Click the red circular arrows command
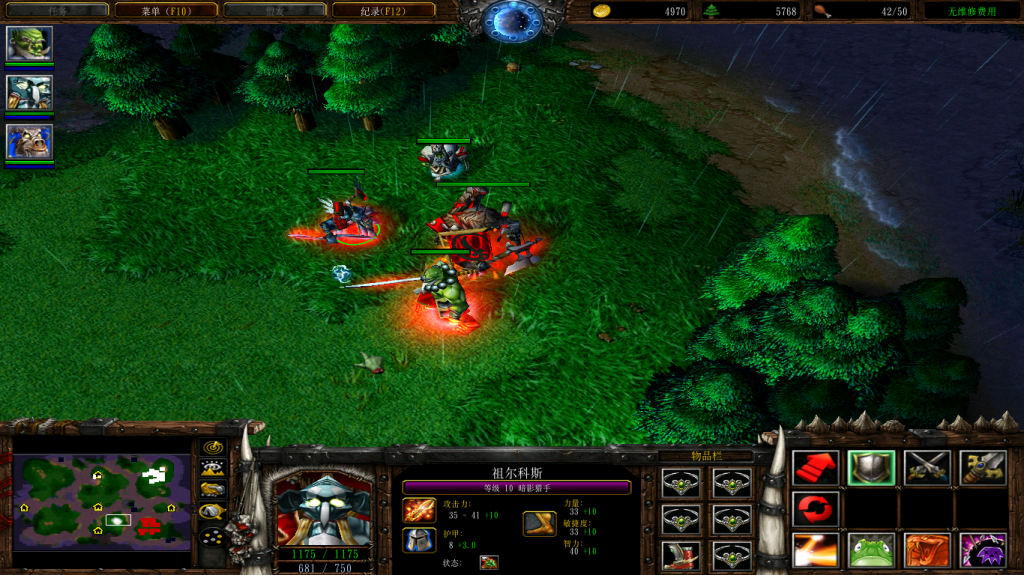Viewport: 1024px width, 575px height. click(815, 508)
